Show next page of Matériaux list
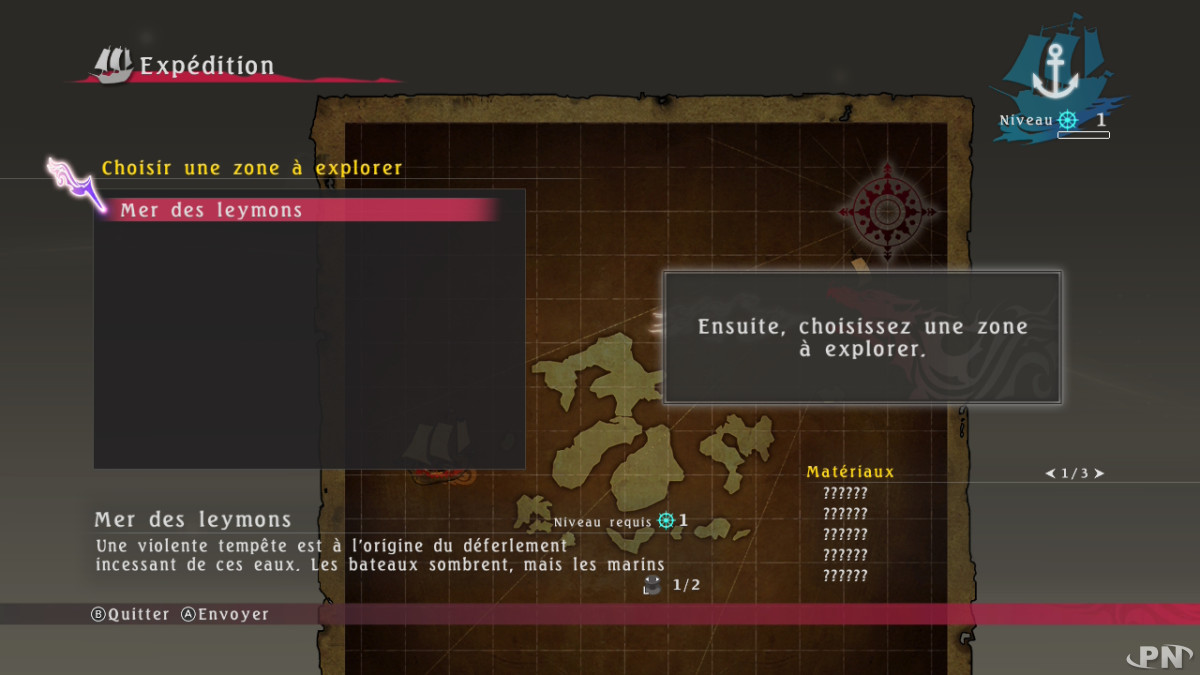This screenshot has height=675, width=1200. pyautogui.click(x=1099, y=473)
